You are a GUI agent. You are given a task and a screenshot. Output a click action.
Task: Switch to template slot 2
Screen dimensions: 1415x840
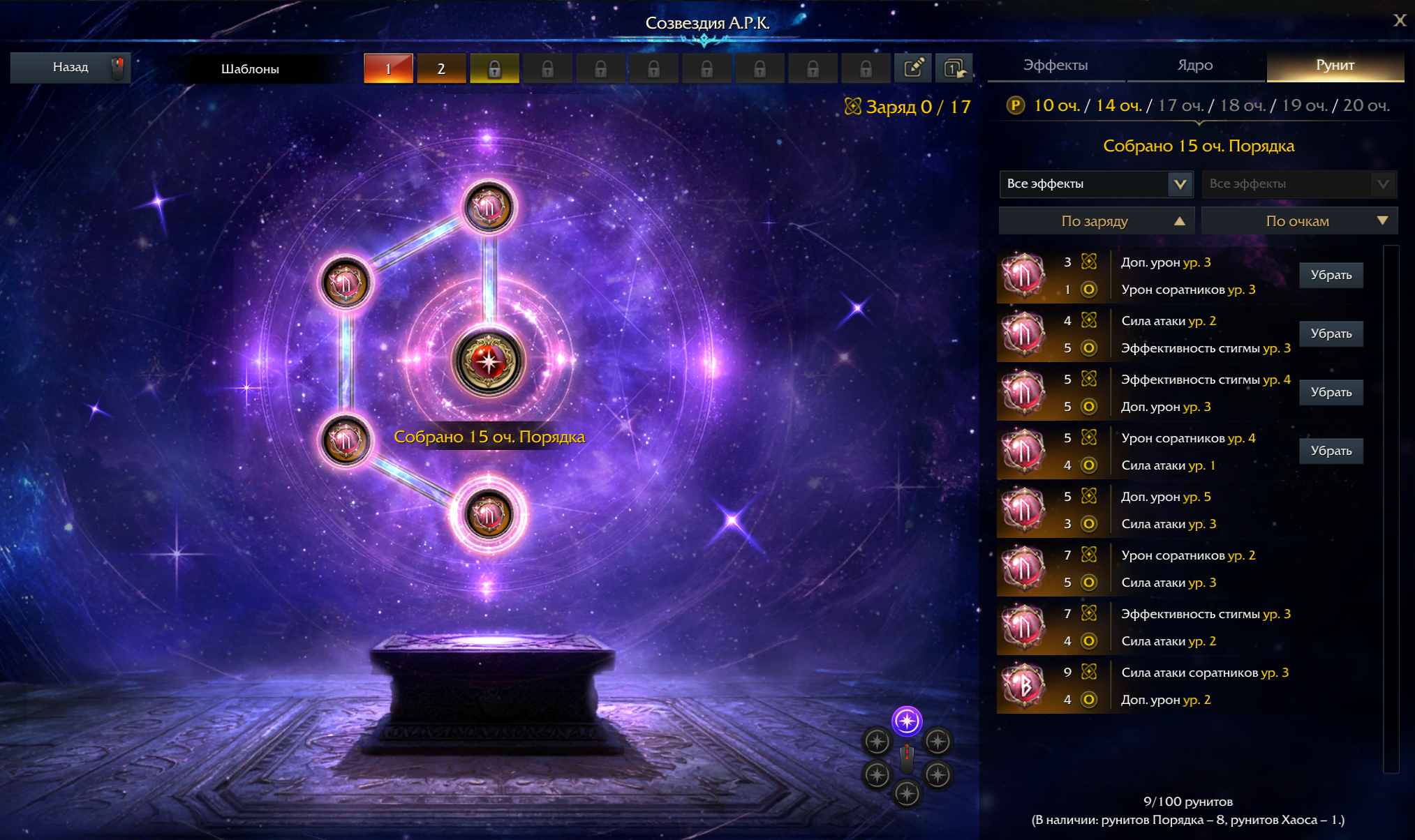coord(441,68)
